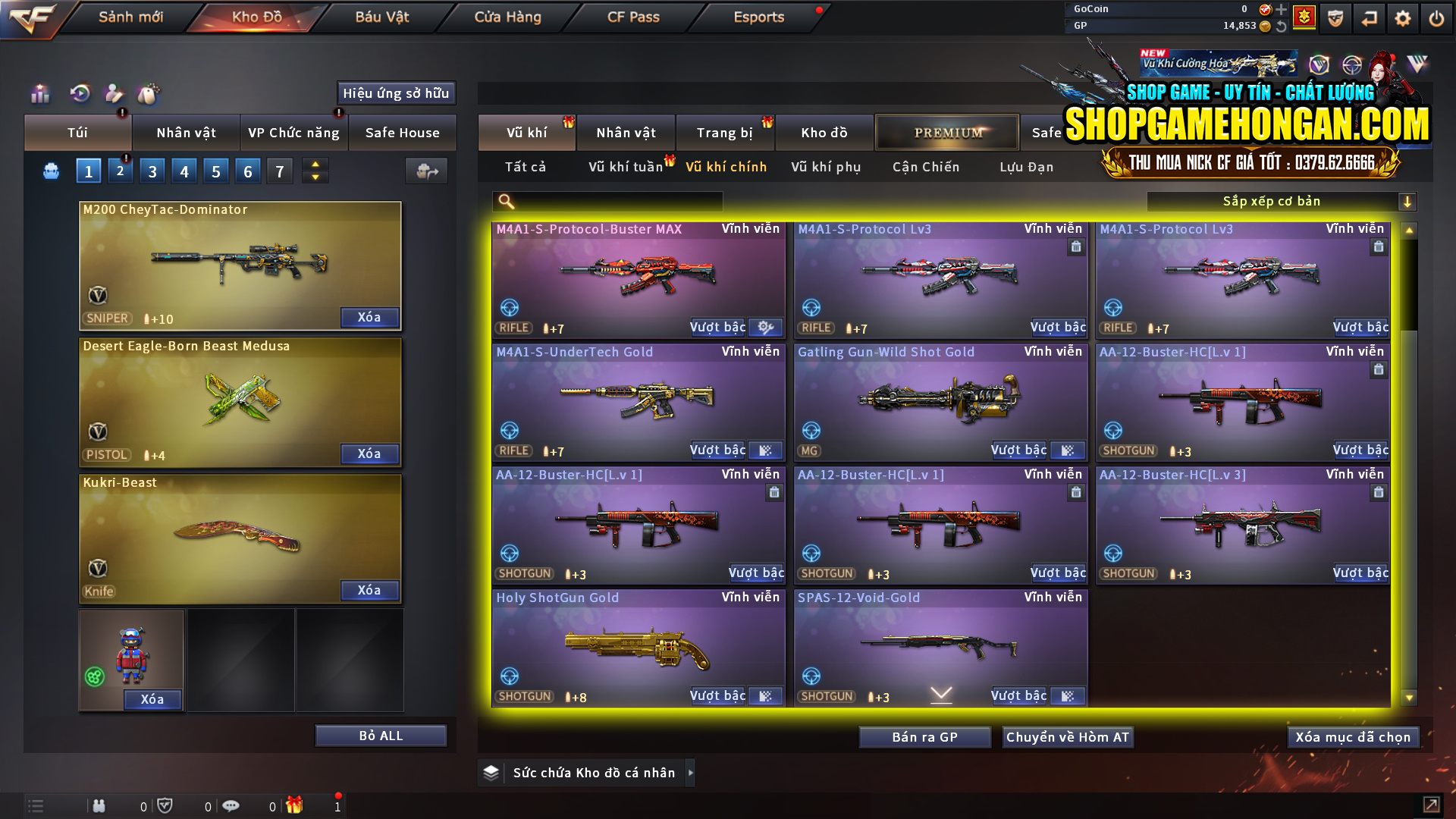1456x819 pixels.
Task: Expand Sức chứa Kho đồ cá nhân section
Action: [691, 773]
